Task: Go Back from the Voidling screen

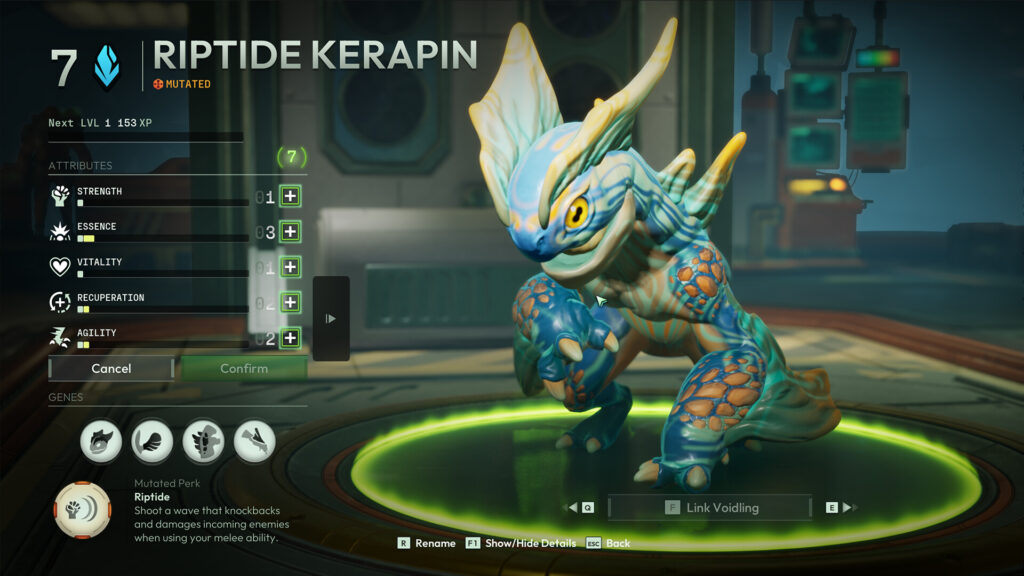Action: click(x=608, y=543)
